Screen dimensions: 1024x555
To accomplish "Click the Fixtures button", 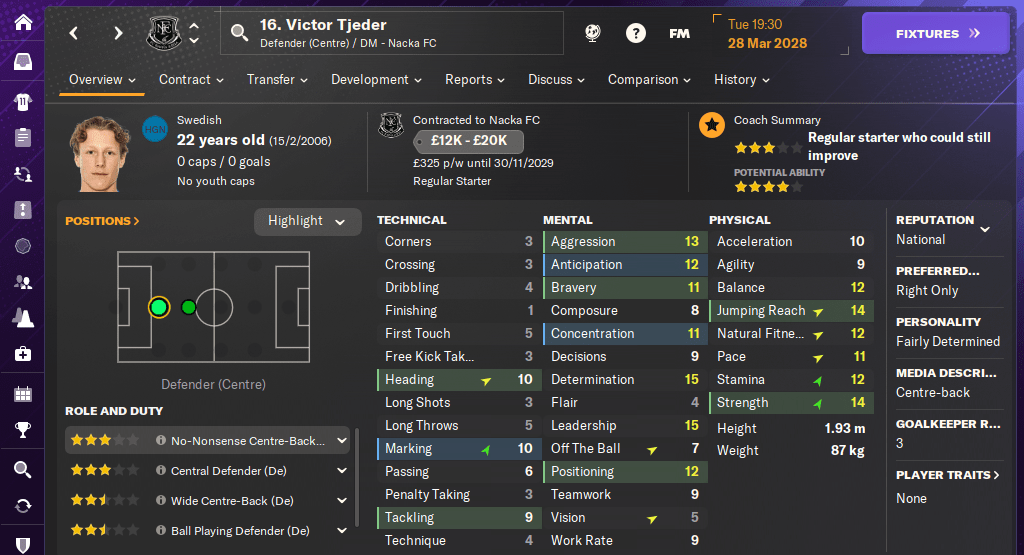I will click(937, 34).
